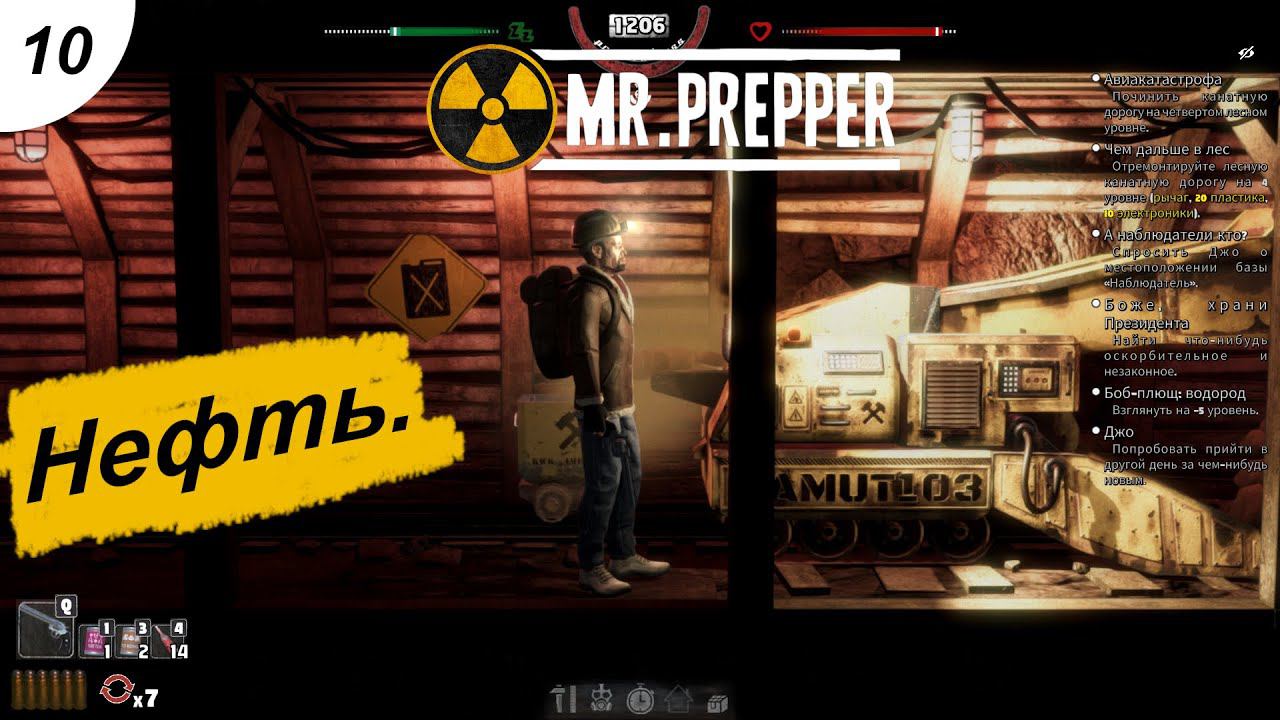Toggle the Джо quest bullet marker
This screenshot has width=1280, height=720.
(1096, 433)
